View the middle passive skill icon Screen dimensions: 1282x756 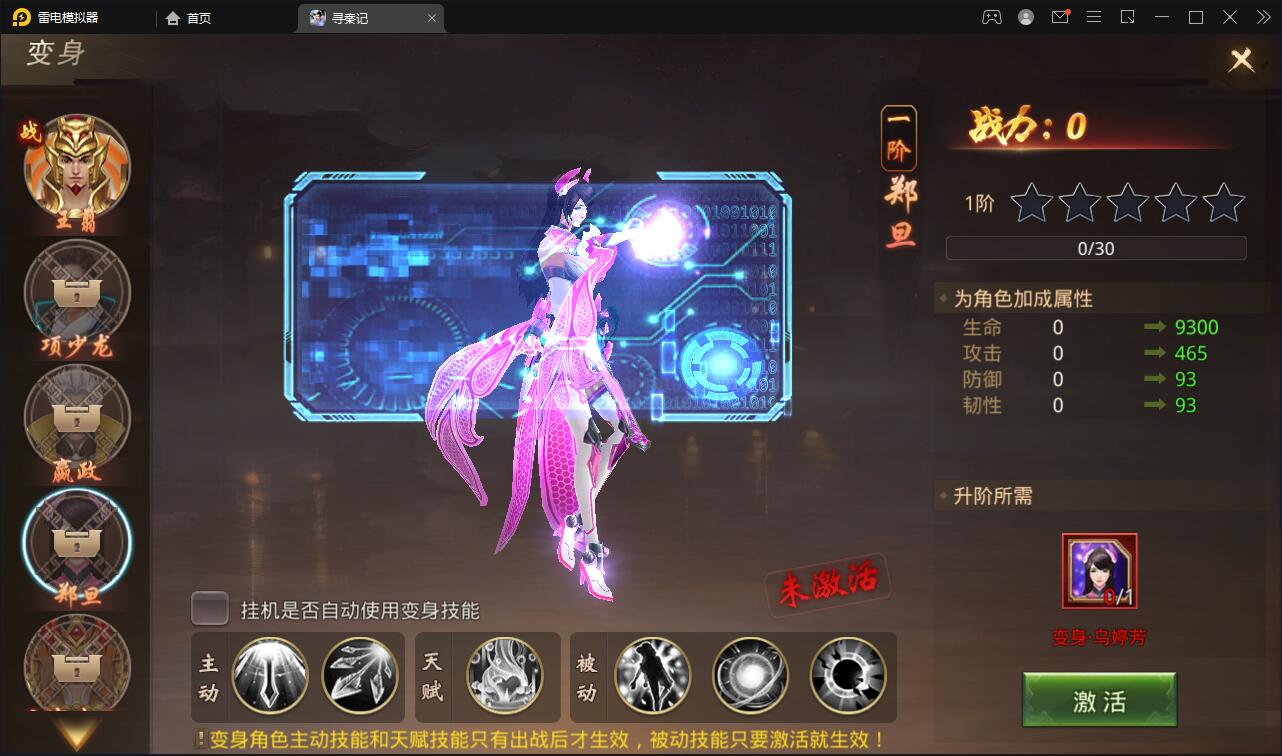click(751, 677)
